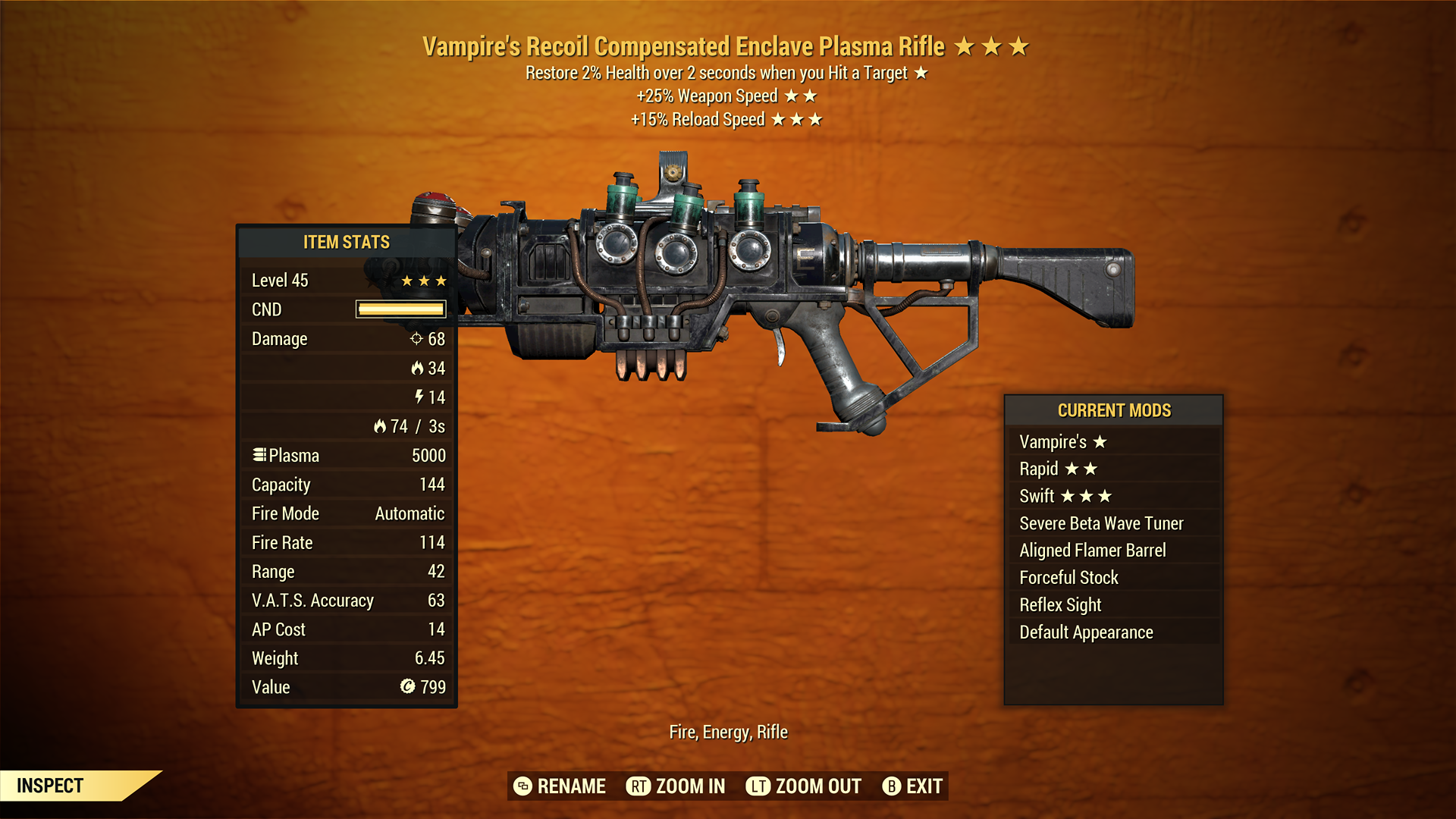Image resolution: width=1456 pixels, height=819 pixels.
Task: Toggle the single star on Vampire's mod
Action: click(1101, 441)
